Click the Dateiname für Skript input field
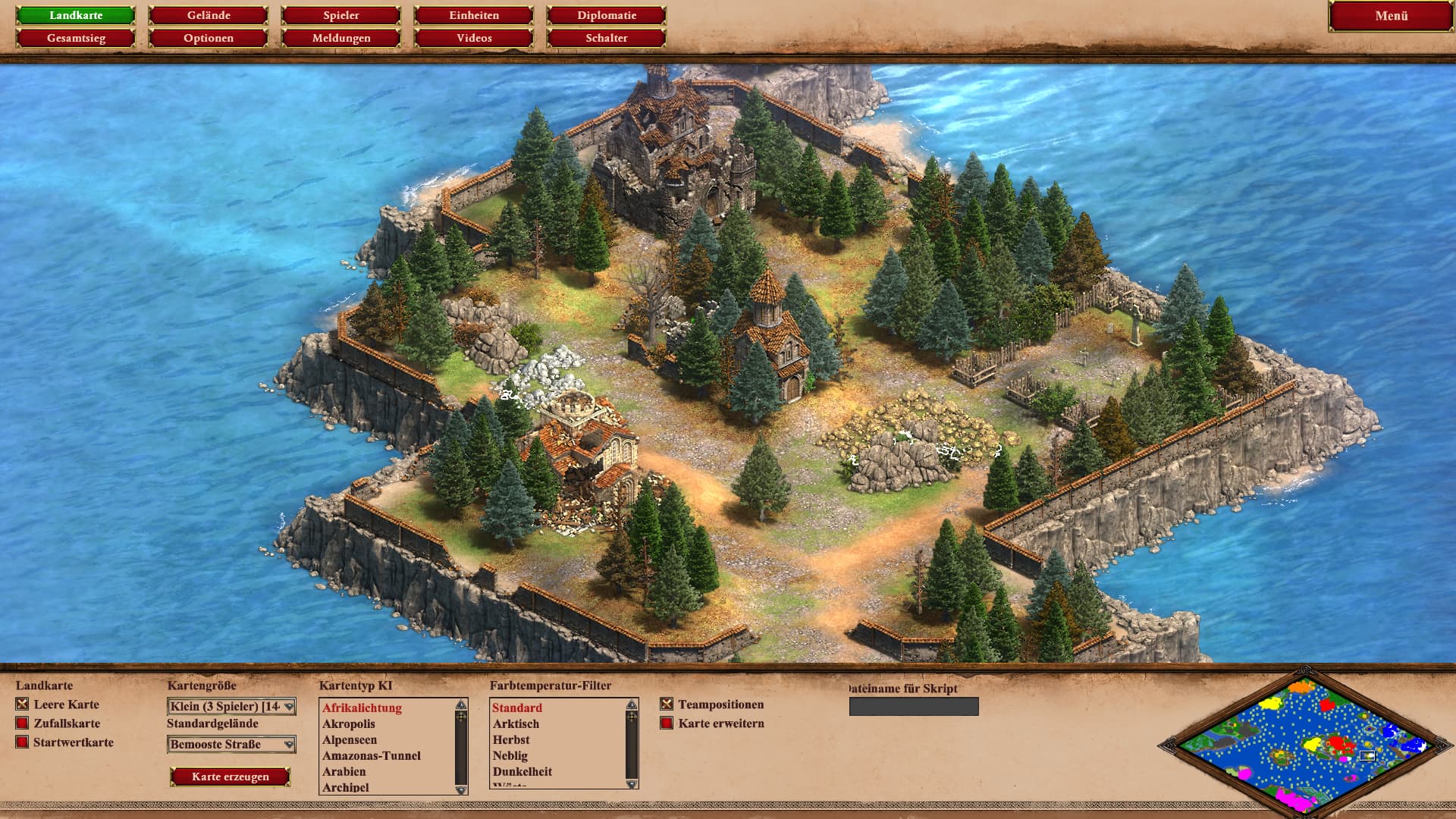The width and height of the screenshot is (1456, 819). point(914,707)
